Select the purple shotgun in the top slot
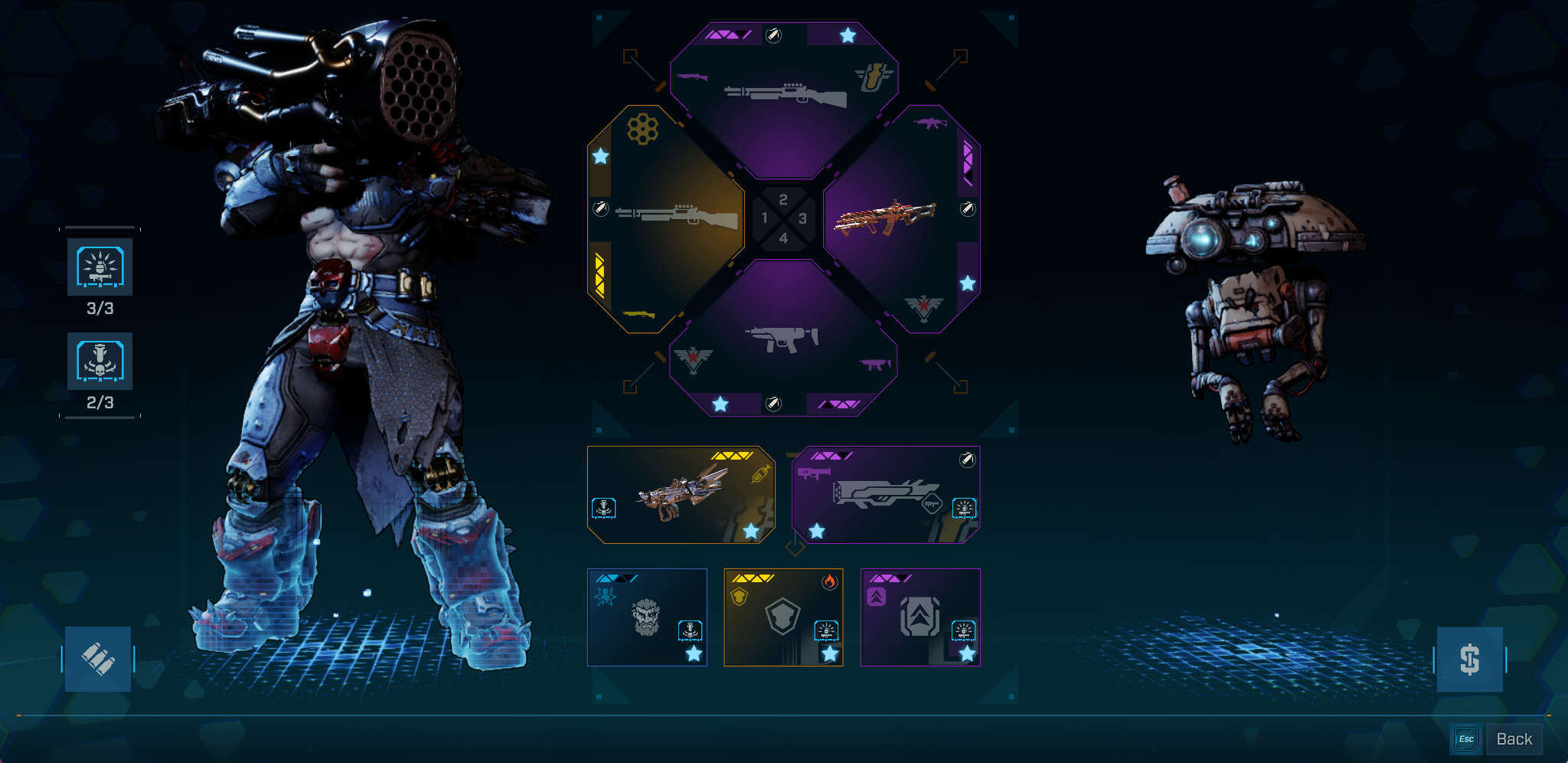This screenshot has height=763, width=1568. (x=784, y=96)
